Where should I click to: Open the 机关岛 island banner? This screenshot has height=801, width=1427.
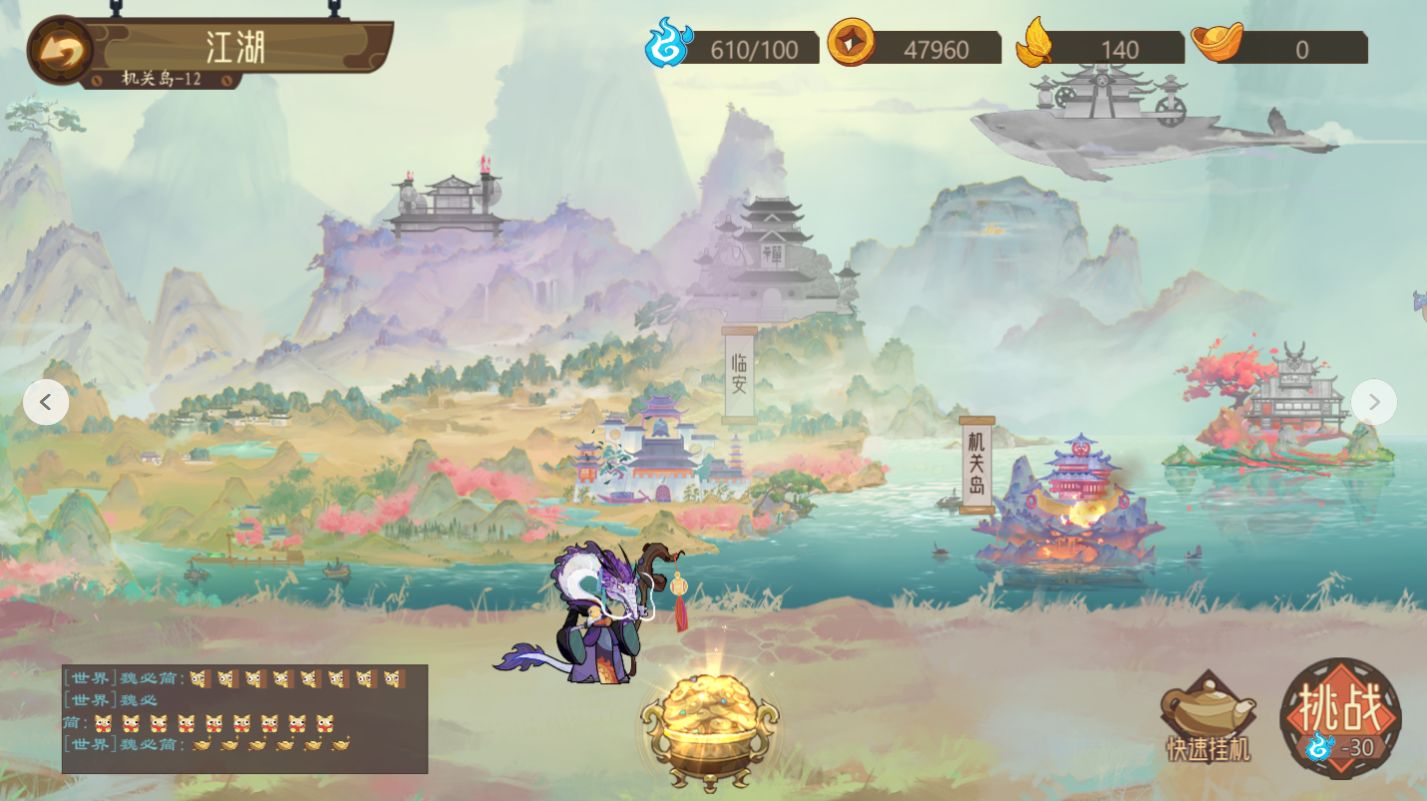[977, 463]
